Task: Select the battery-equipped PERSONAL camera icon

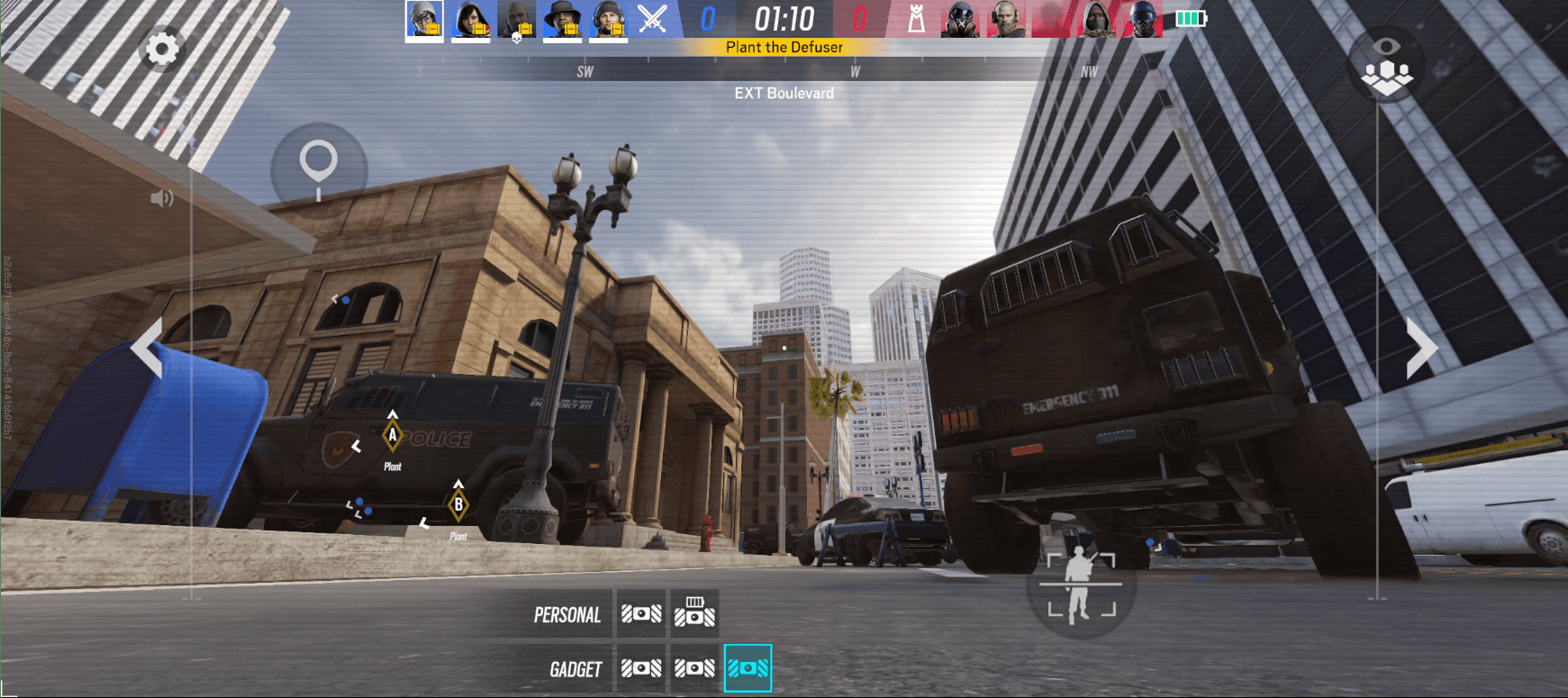Action: pos(694,613)
